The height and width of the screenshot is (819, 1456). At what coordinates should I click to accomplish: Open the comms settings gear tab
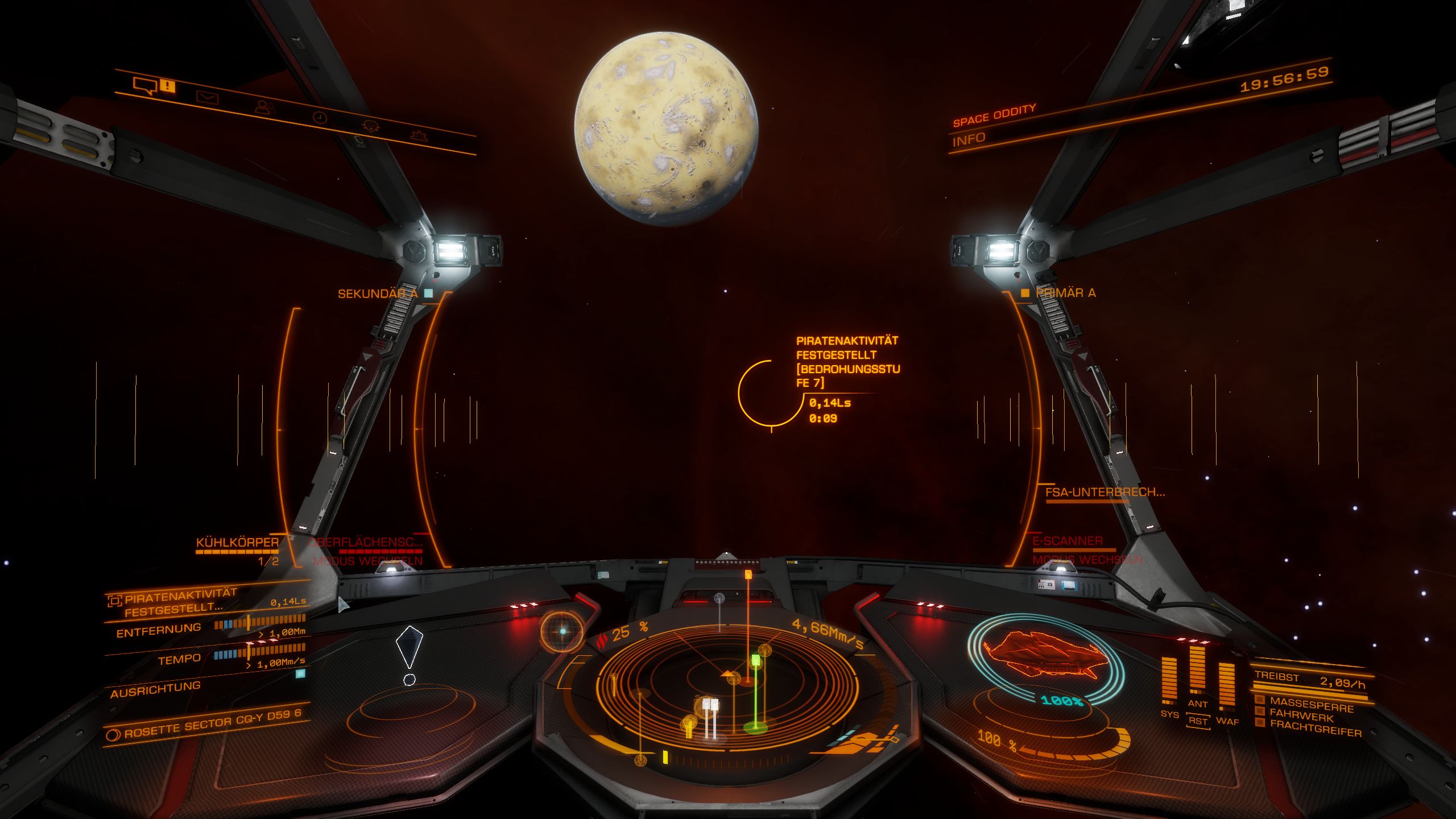pyautogui.click(x=419, y=135)
